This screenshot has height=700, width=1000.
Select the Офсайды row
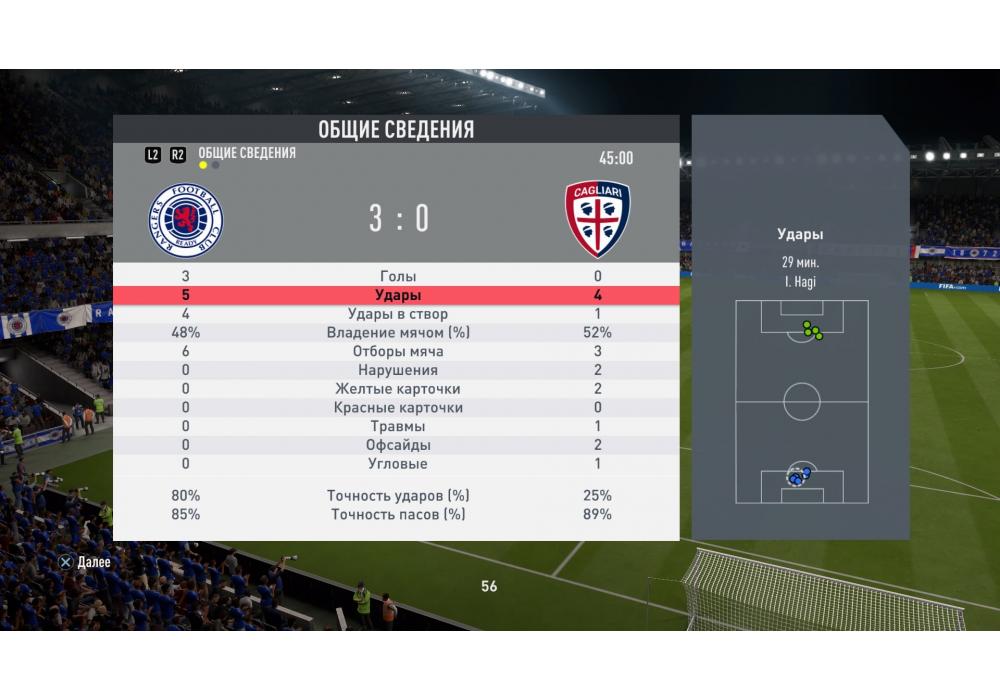point(398,445)
